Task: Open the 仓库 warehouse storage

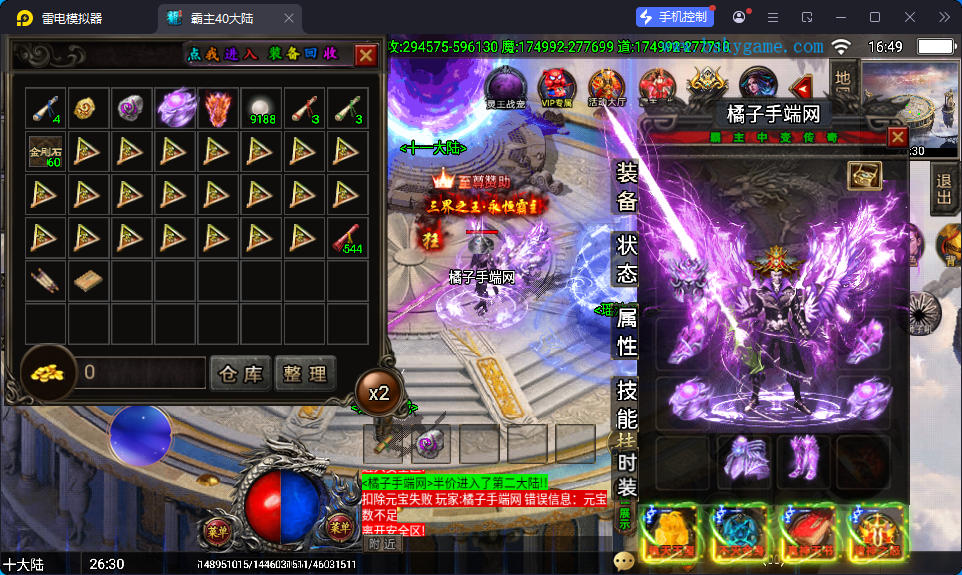Action: pos(241,374)
